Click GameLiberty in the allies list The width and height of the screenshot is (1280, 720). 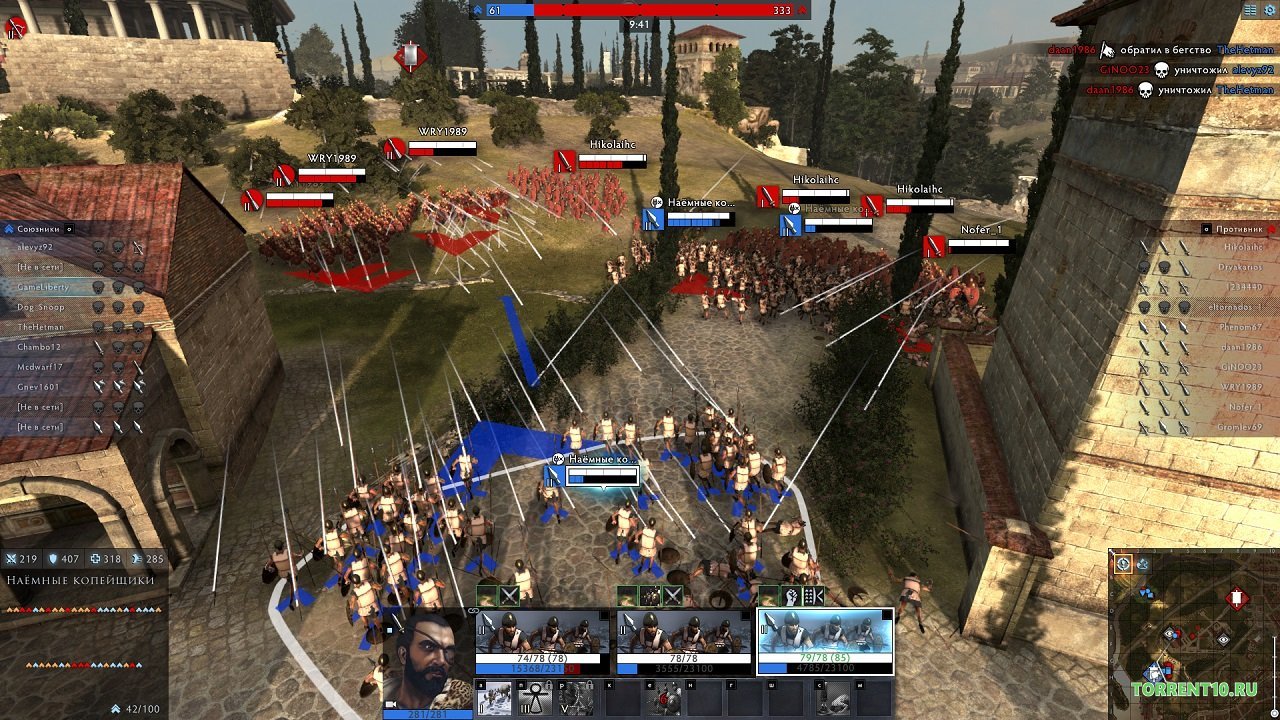coord(43,287)
